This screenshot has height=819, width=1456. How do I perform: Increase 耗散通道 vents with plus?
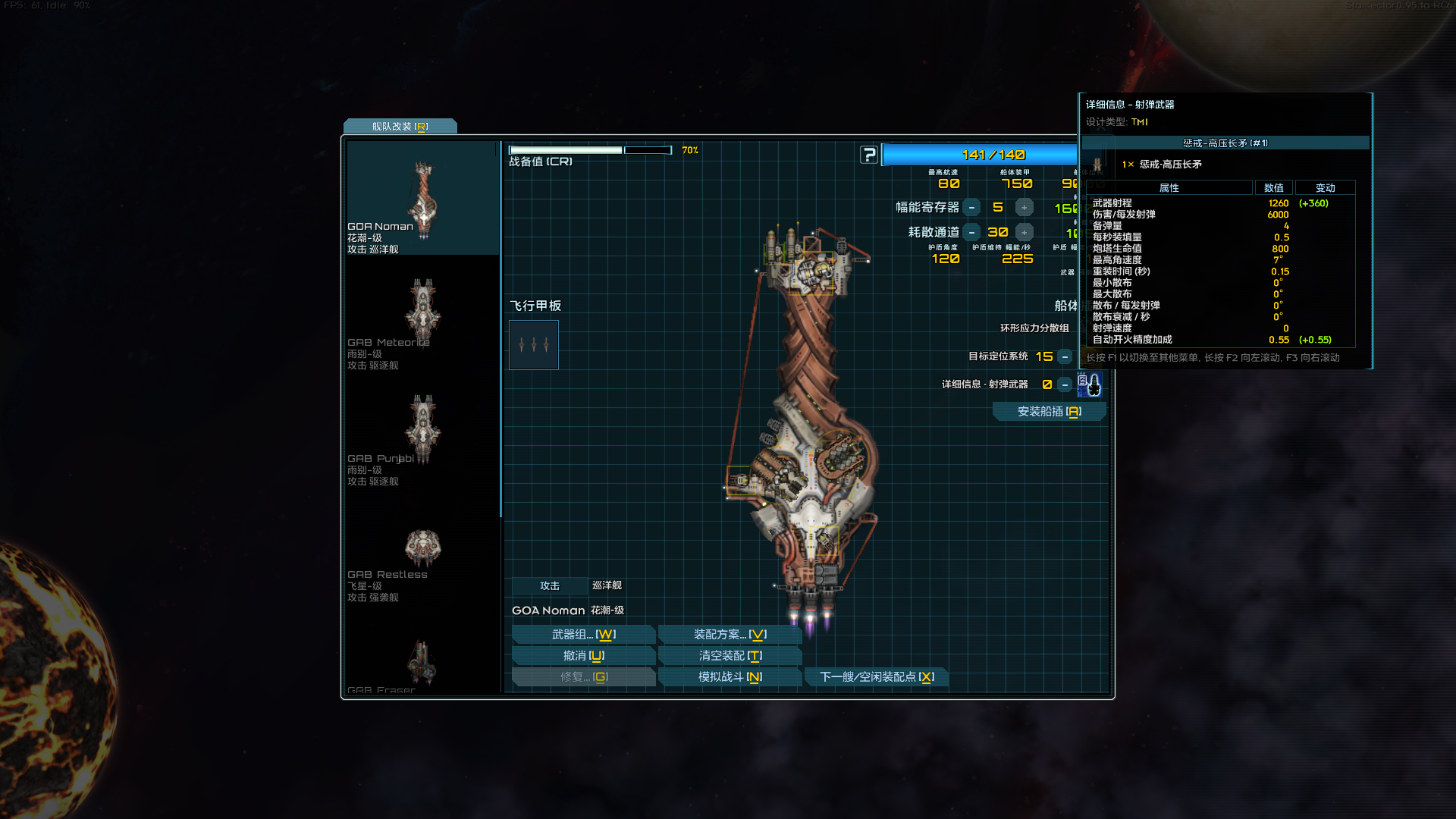pos(1024,233)
